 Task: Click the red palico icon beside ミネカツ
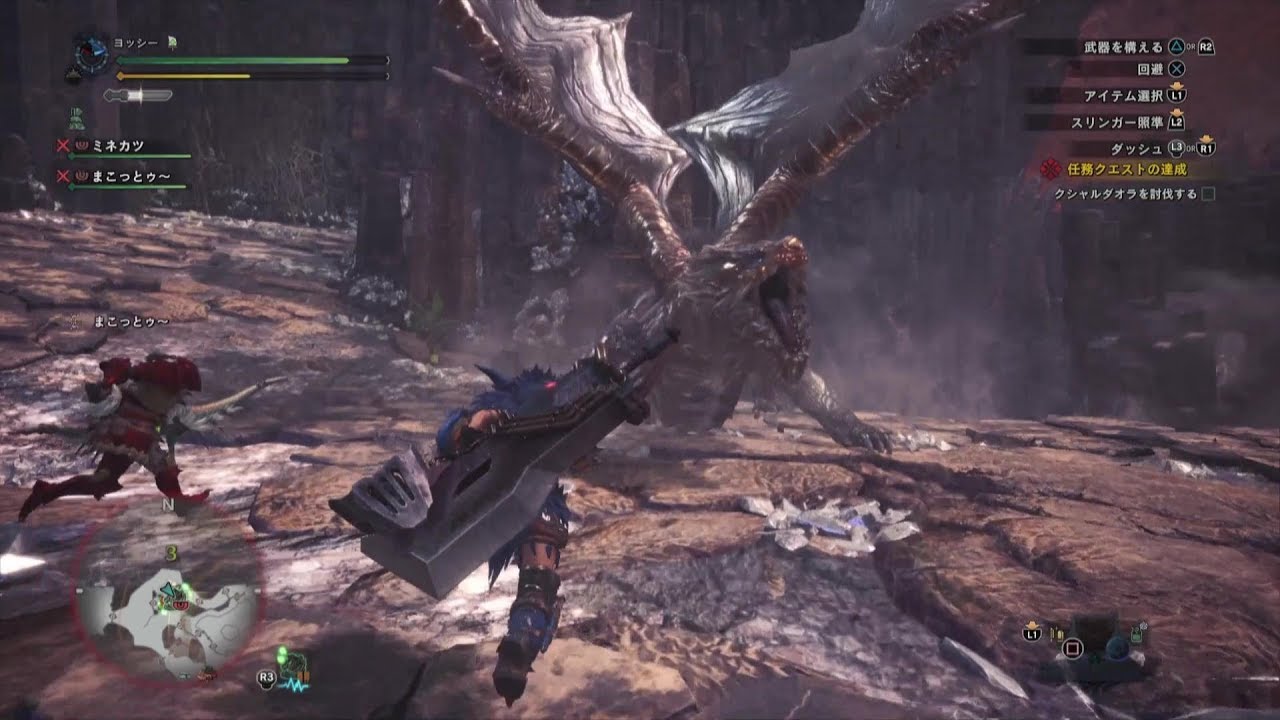(82, 145)
